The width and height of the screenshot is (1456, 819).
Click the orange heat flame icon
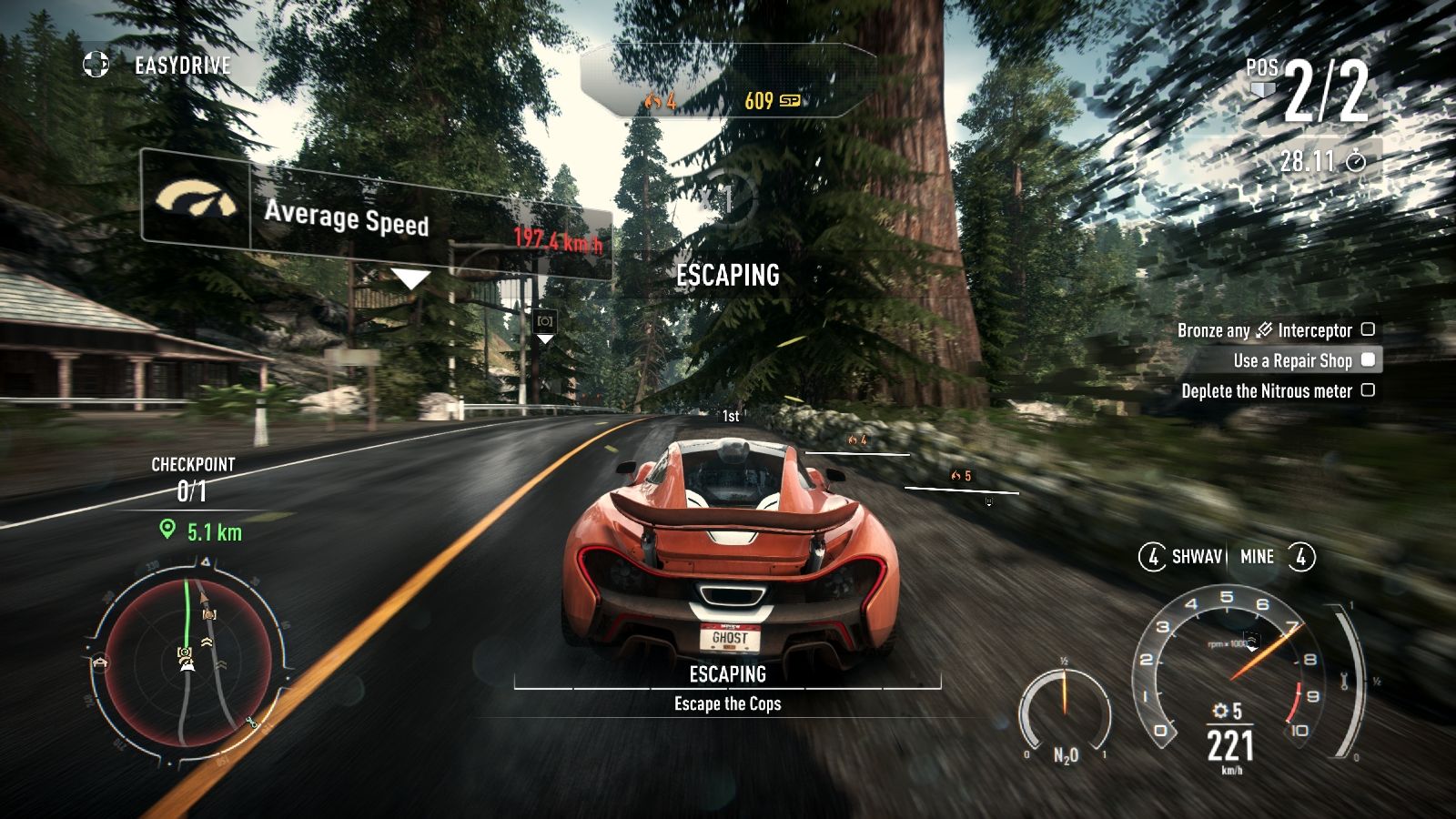coord(653,101)
